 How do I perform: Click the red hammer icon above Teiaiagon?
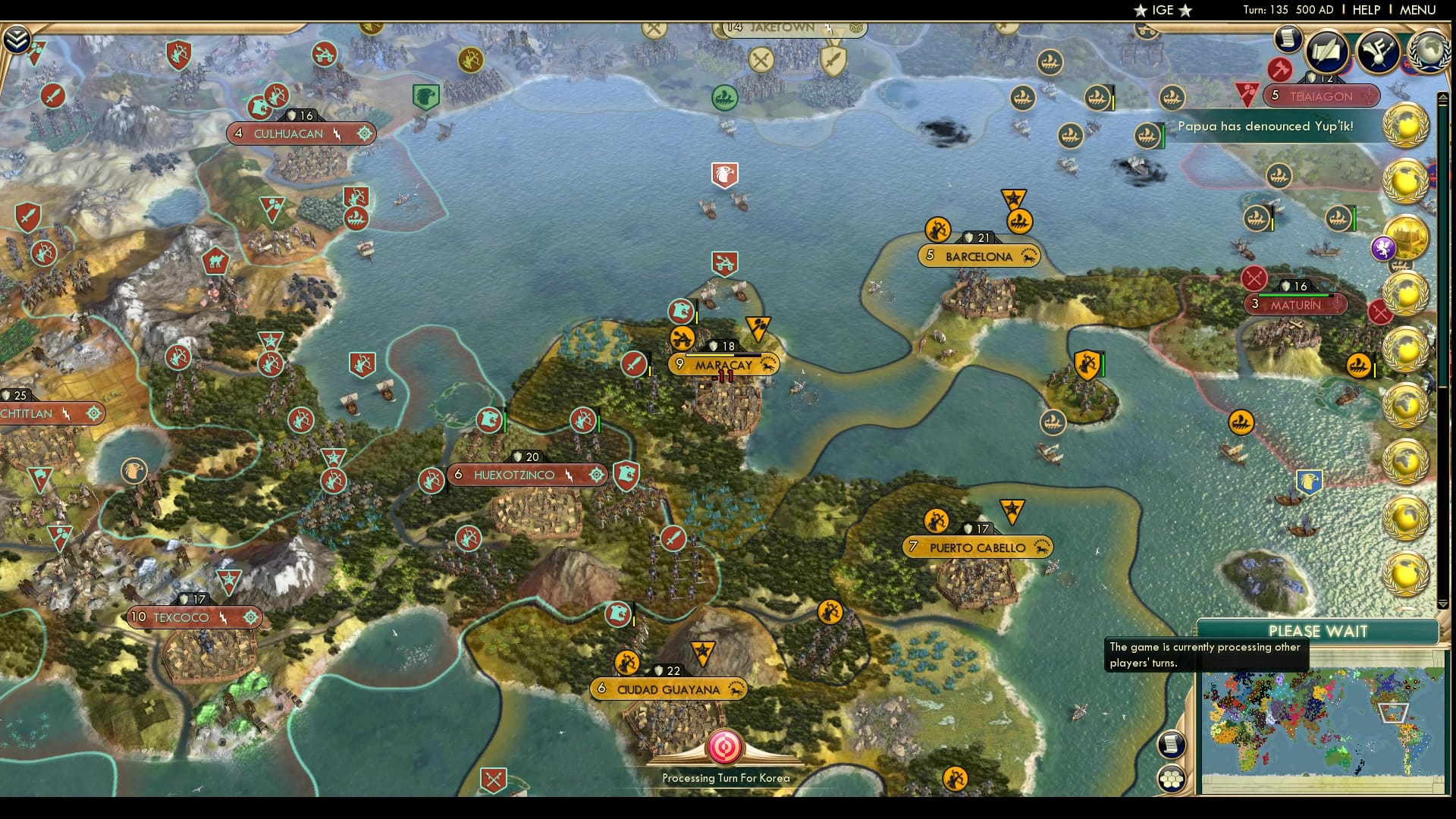coord(1279,70)
